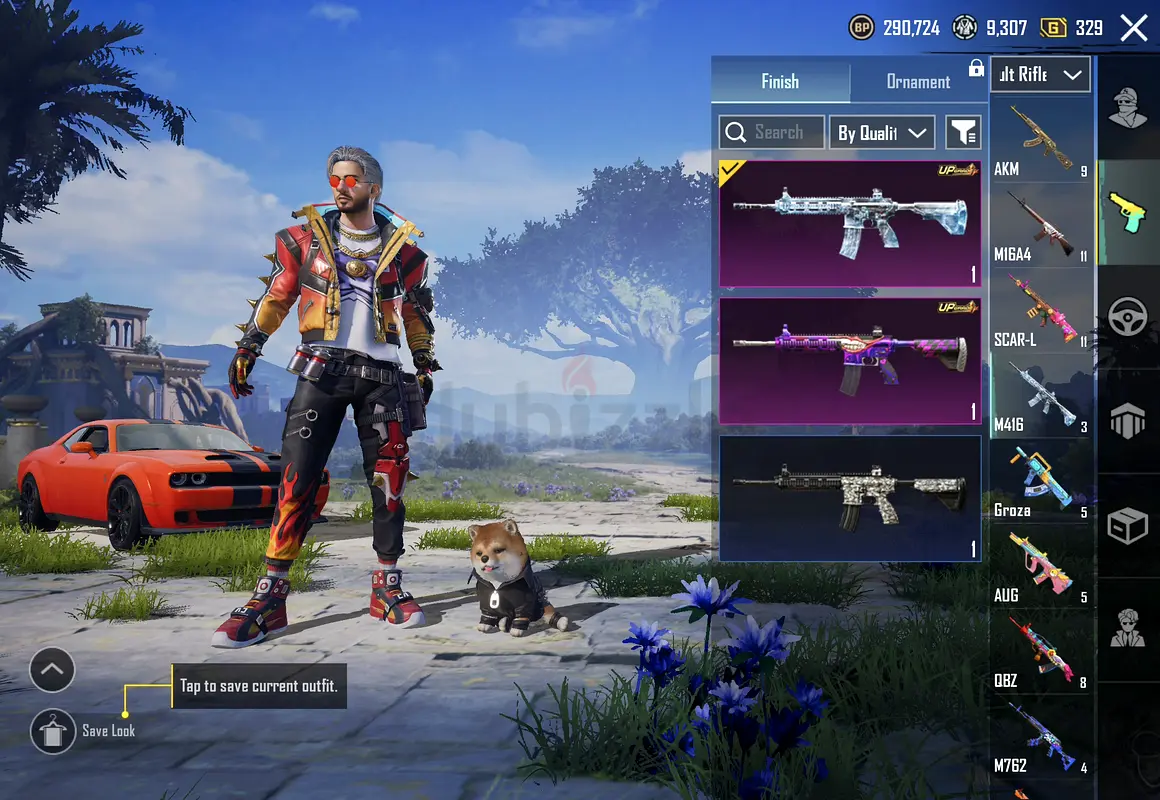
Task: Choose SCAR-L from the weapon list
Action: tap(1040, 312)
